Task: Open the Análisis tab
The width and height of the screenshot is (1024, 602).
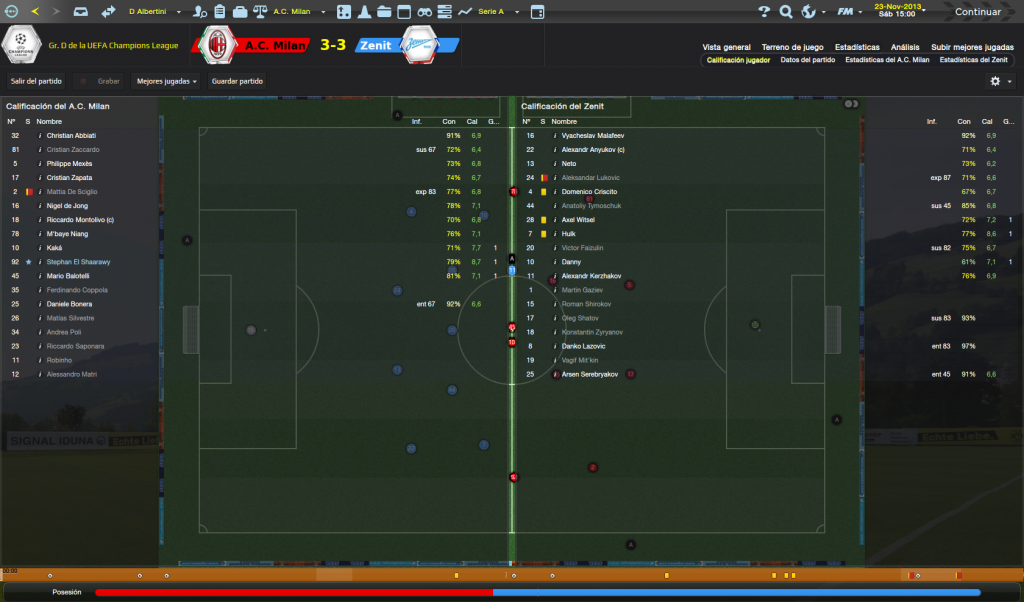Action: pyautogui.click(x=905, y=47)
